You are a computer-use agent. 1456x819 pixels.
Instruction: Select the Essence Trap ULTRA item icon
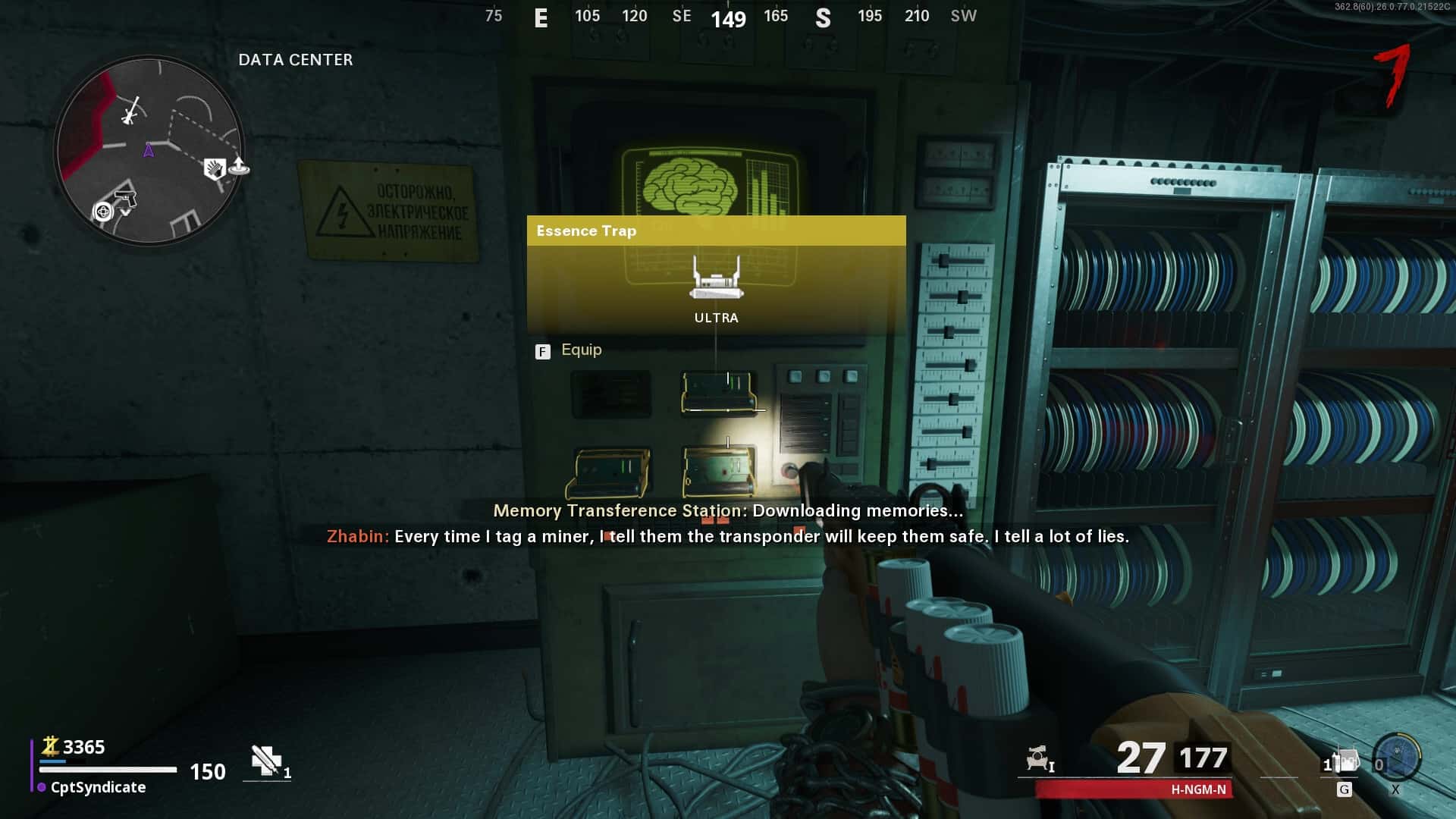716,278
